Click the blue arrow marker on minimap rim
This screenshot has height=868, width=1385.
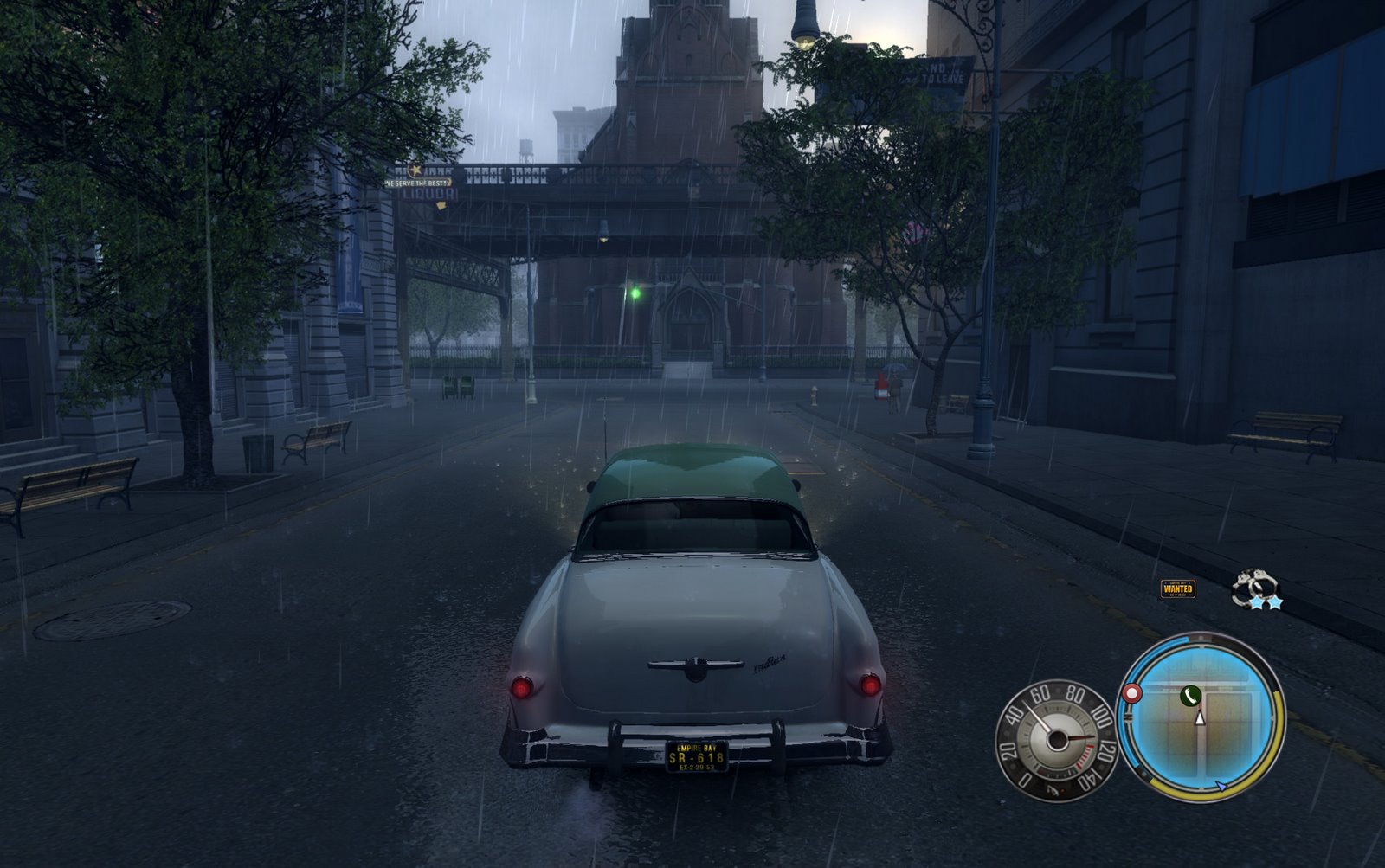tap(1221, 786)
